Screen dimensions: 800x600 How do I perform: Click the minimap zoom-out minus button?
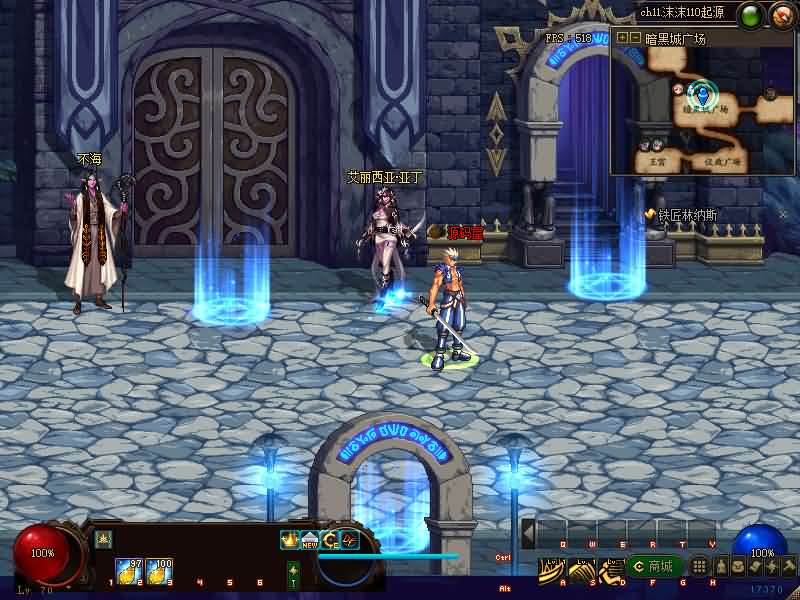pyautogui.click(x=634, y=38)
